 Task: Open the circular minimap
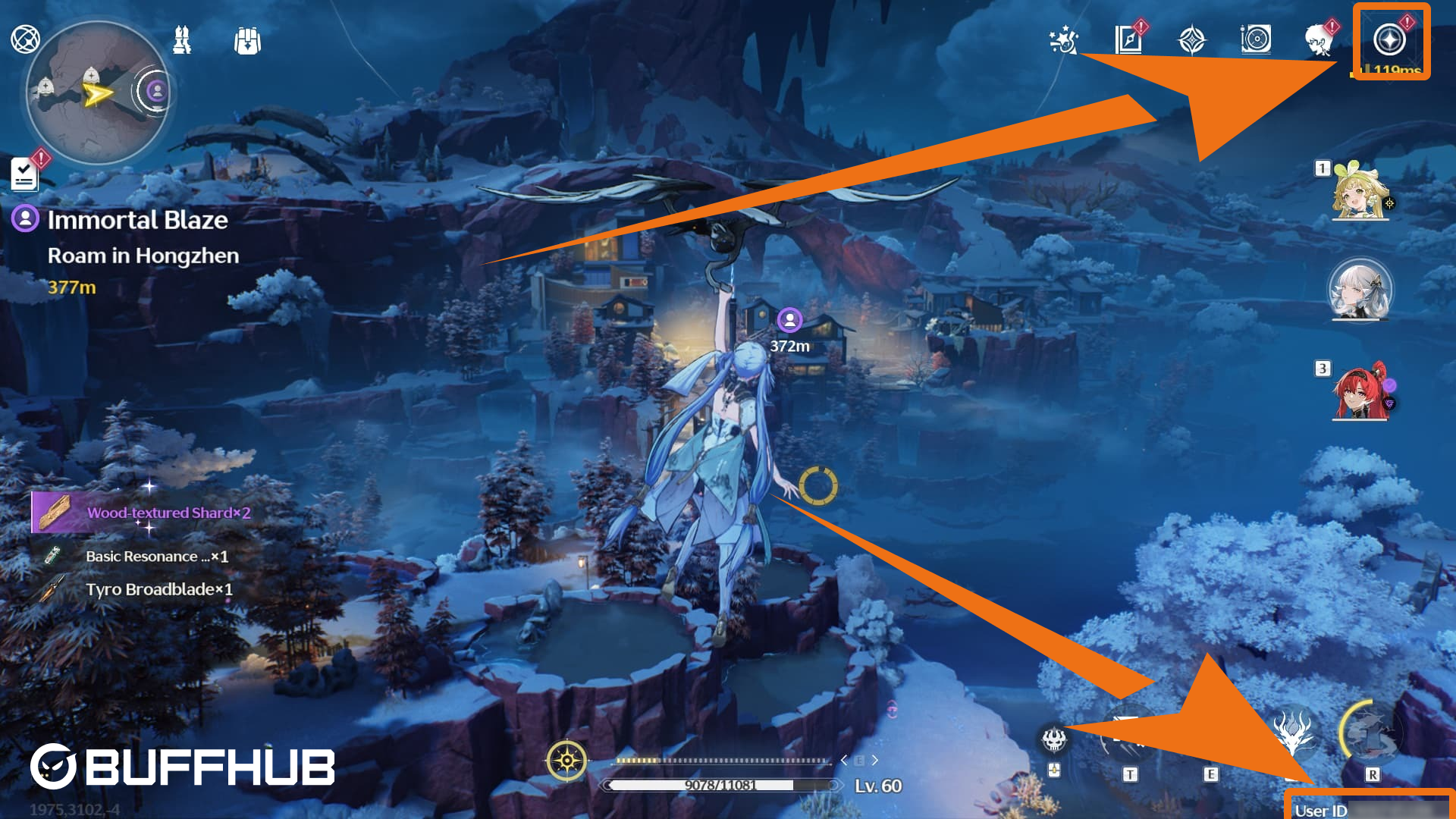pyautogui.click(x=97, y=92)
